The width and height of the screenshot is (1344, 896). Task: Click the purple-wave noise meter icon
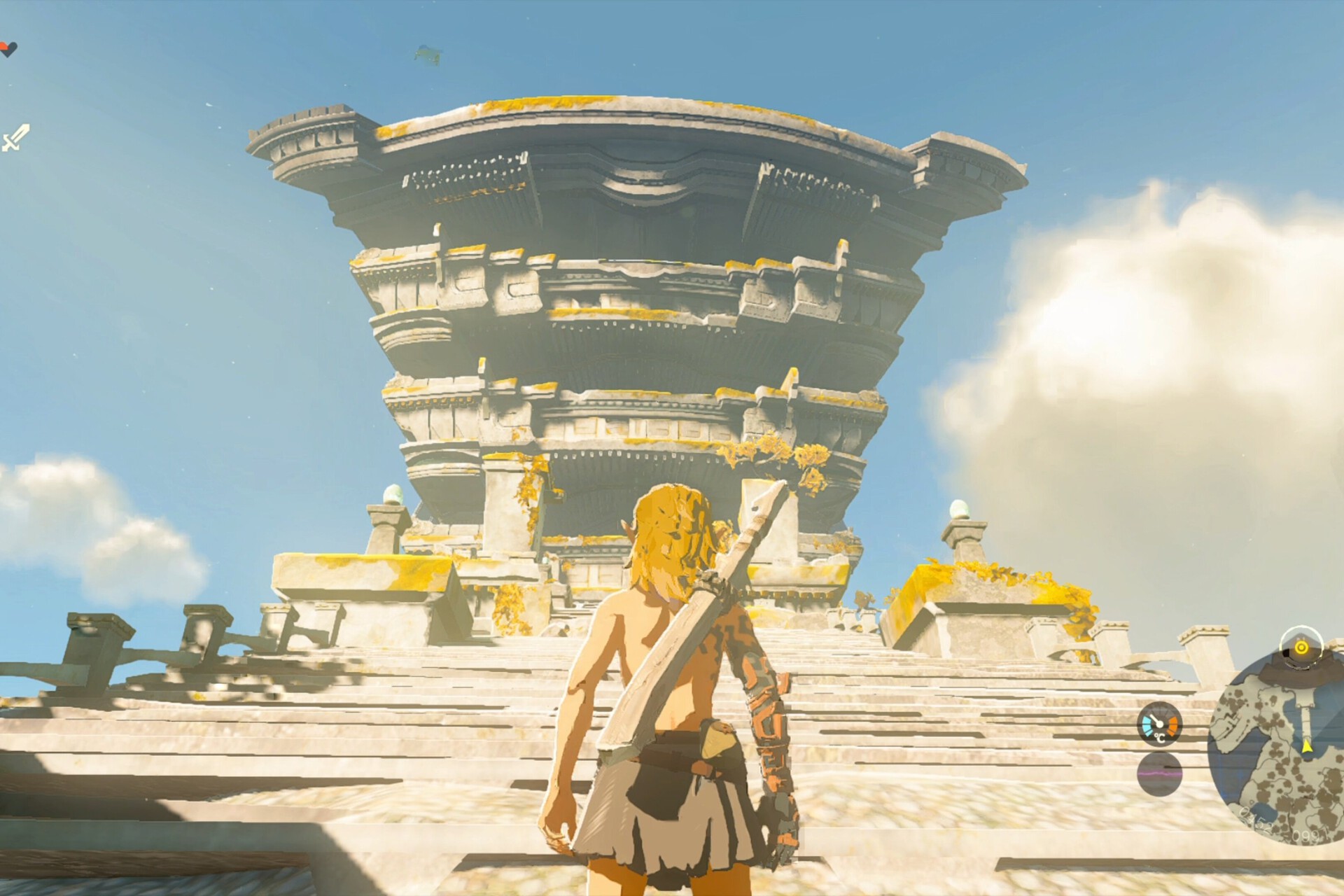[1159, 774]
